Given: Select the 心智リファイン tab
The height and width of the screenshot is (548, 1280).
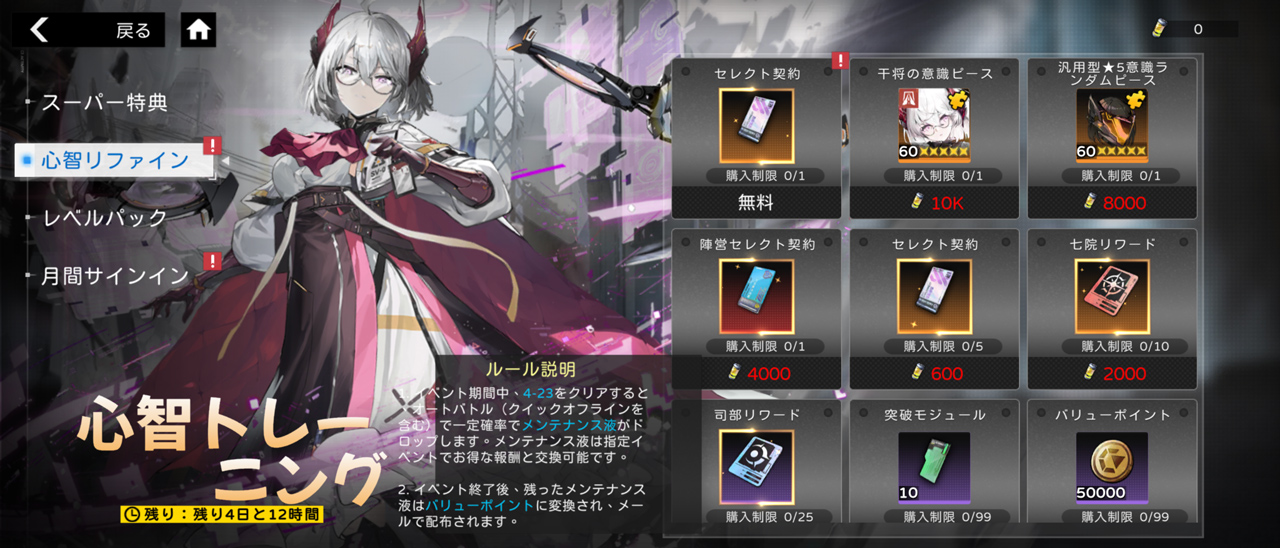Looking at the screenshot, I should [115, 160].
